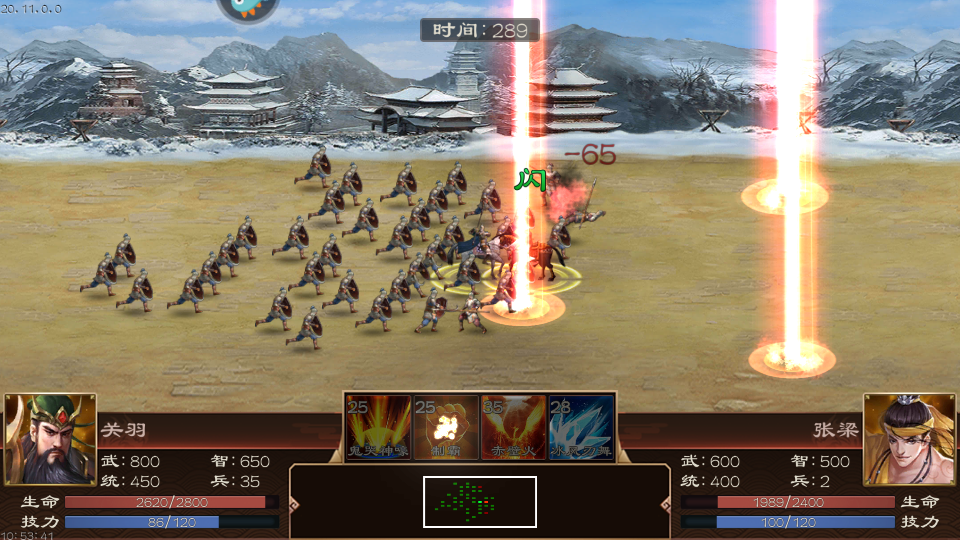Activate the 鬼哭神嚎 skill icon

point(379,427)
